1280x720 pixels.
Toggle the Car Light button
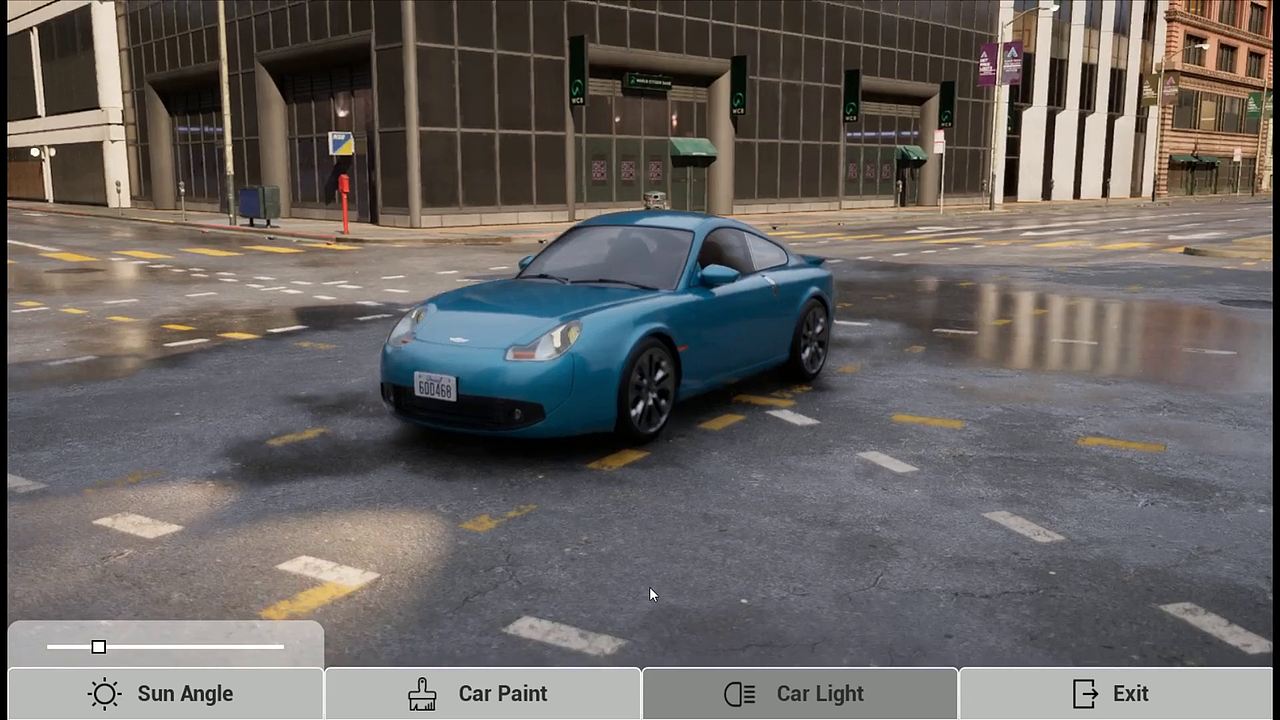pos(799,694)
